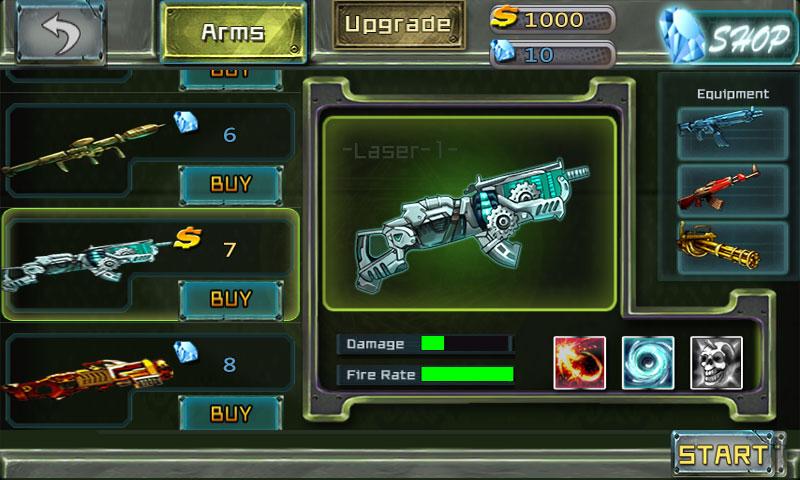Activate the blue vortex skill icon

pos(648,362)
